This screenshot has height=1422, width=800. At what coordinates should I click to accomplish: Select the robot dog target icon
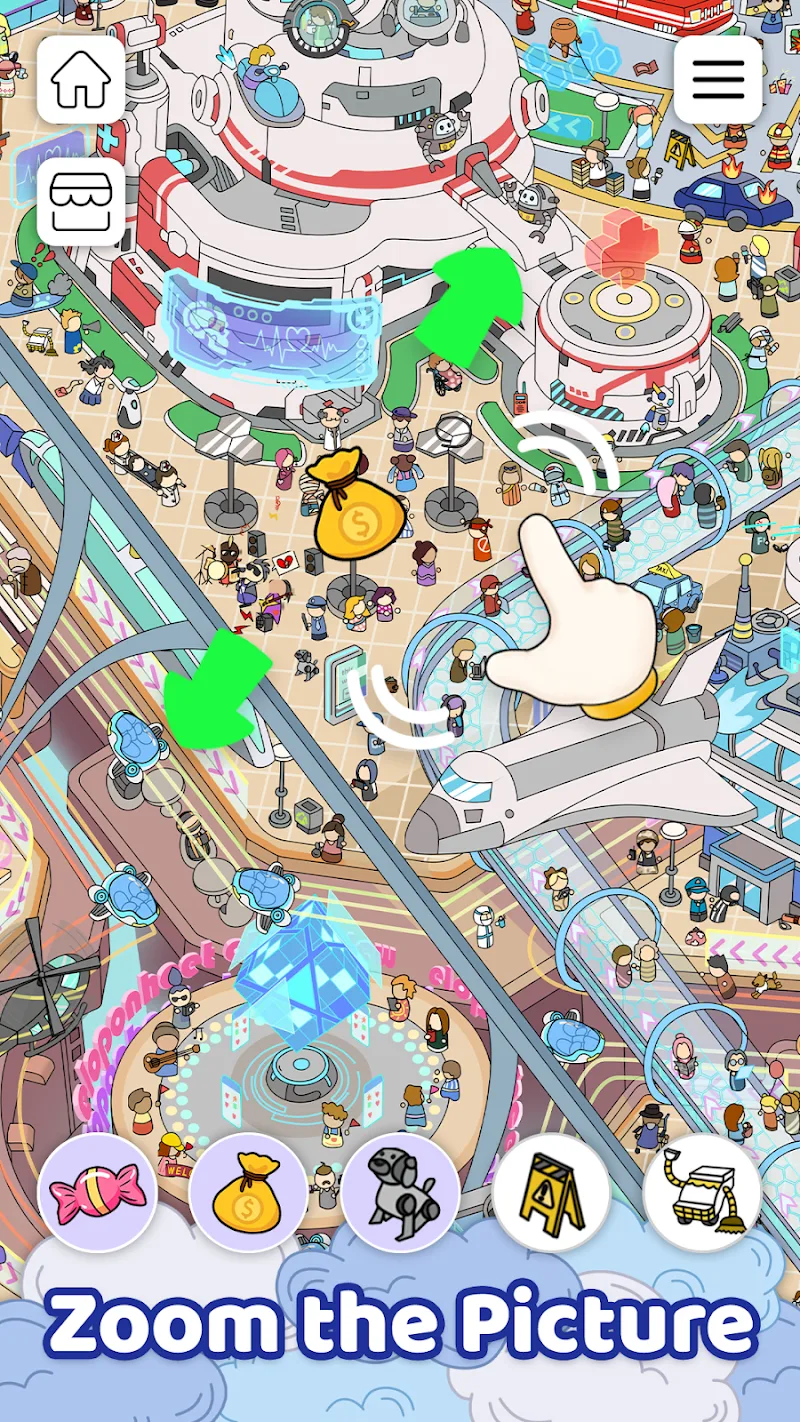click(x=400, y=1192)
